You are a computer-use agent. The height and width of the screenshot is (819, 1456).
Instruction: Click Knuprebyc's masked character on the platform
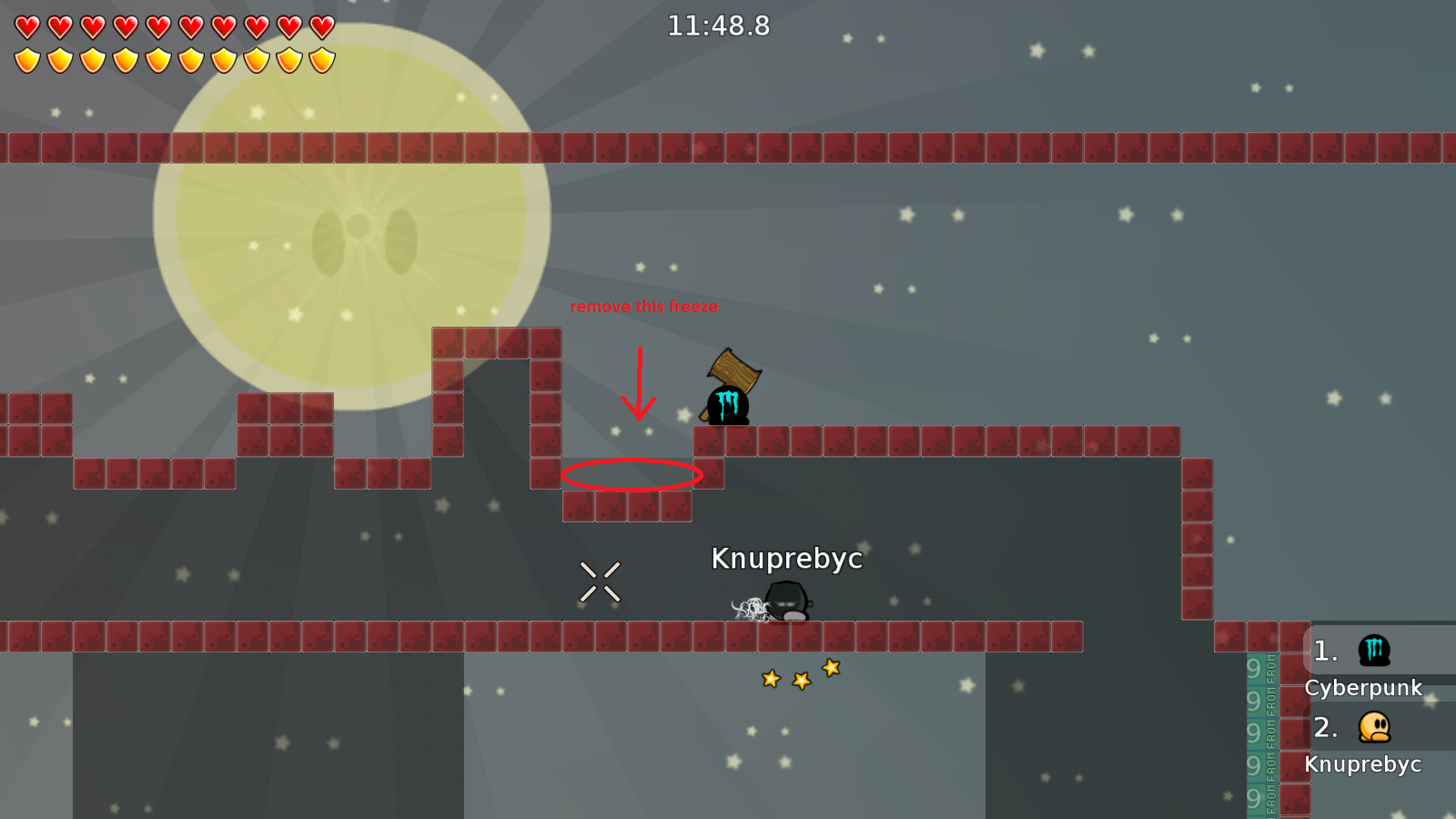coord(788,601)
